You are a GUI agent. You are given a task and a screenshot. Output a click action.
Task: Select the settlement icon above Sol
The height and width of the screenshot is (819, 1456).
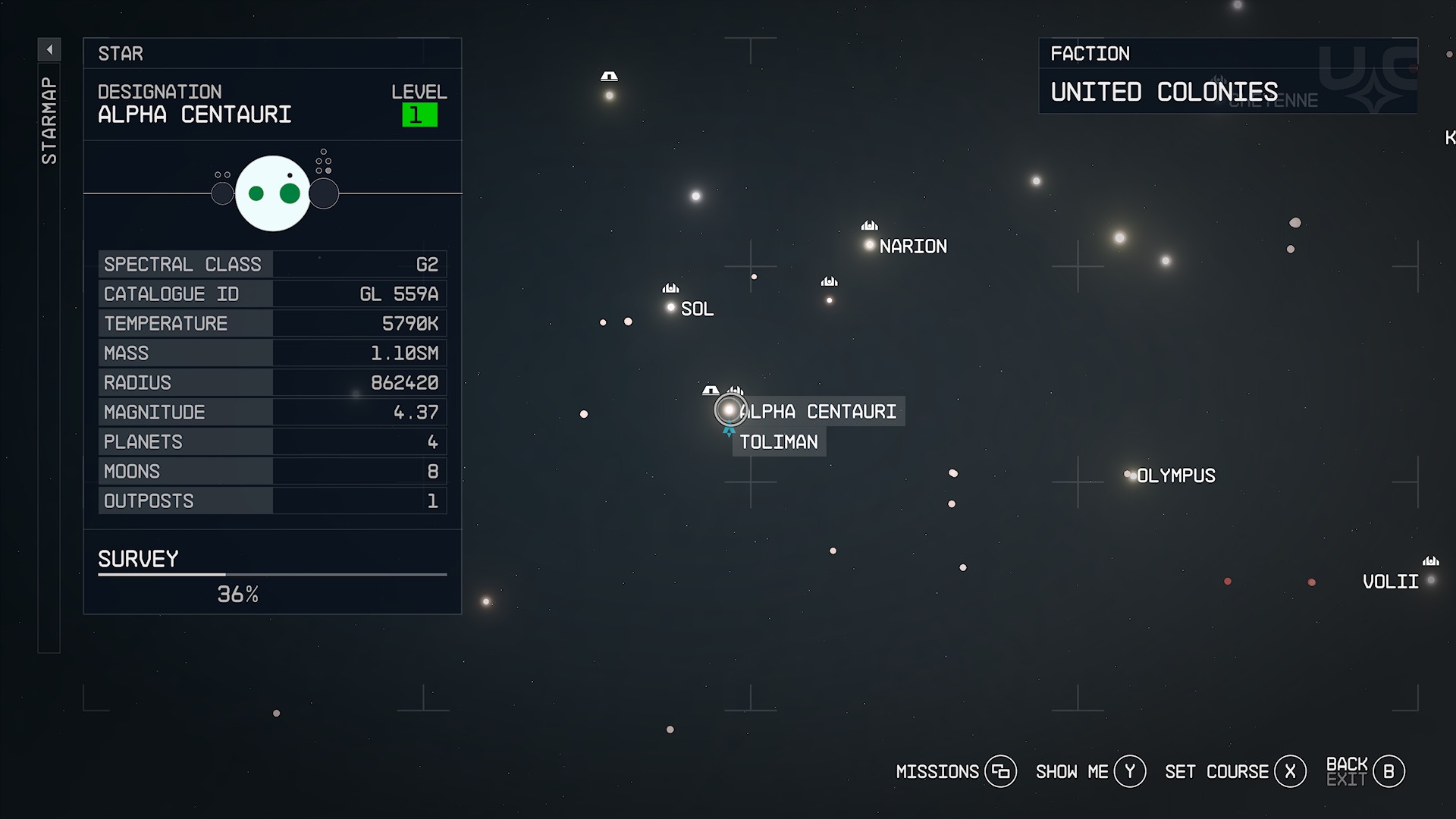(x=670, y=288)
